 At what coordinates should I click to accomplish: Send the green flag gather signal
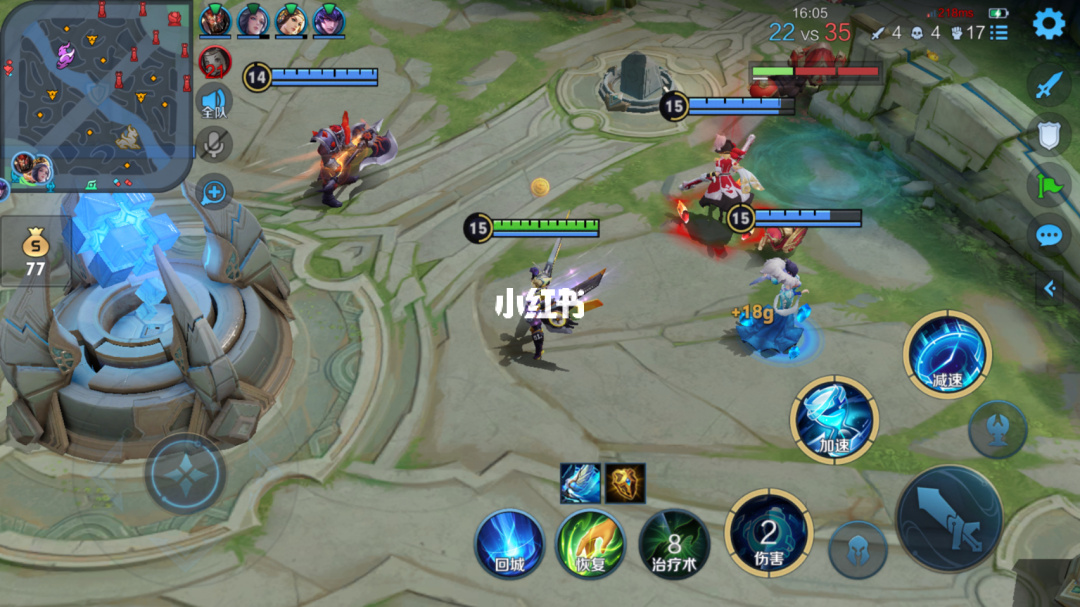click(x=1048, y=185)
